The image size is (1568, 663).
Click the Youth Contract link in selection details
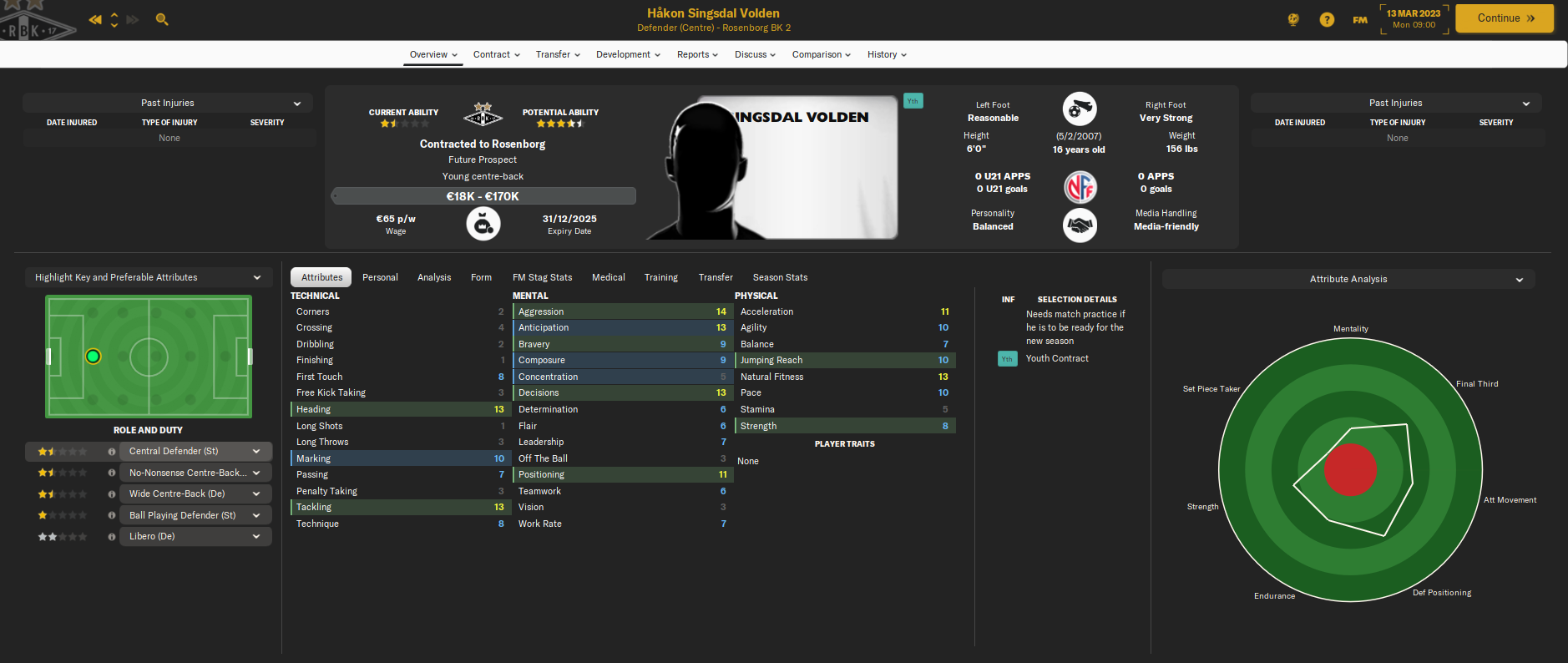[x=1057, y=358]
